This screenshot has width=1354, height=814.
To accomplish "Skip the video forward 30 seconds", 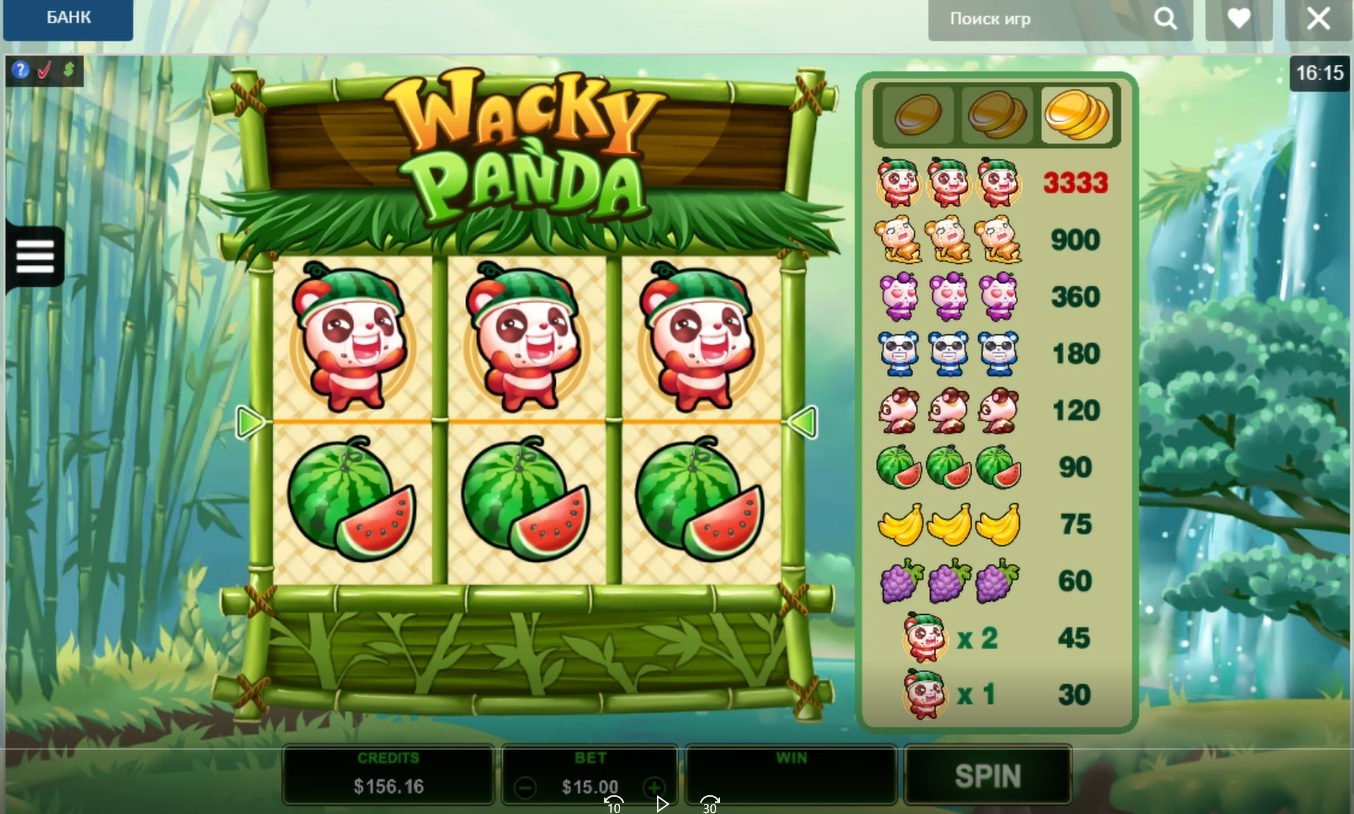I will [710, 804].
